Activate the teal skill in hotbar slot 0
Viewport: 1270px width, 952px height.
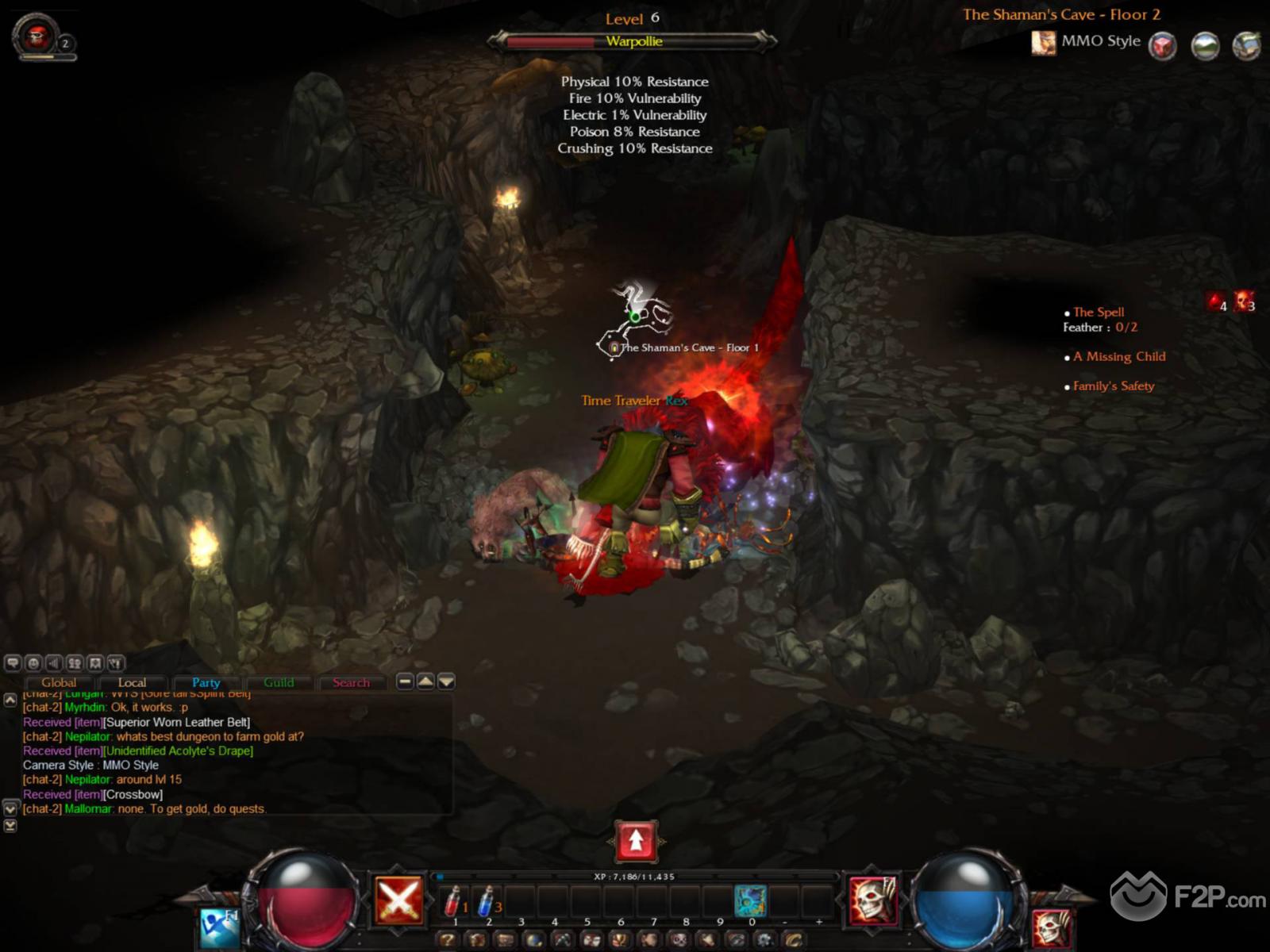pyautogui.click(x=750, y=901)
